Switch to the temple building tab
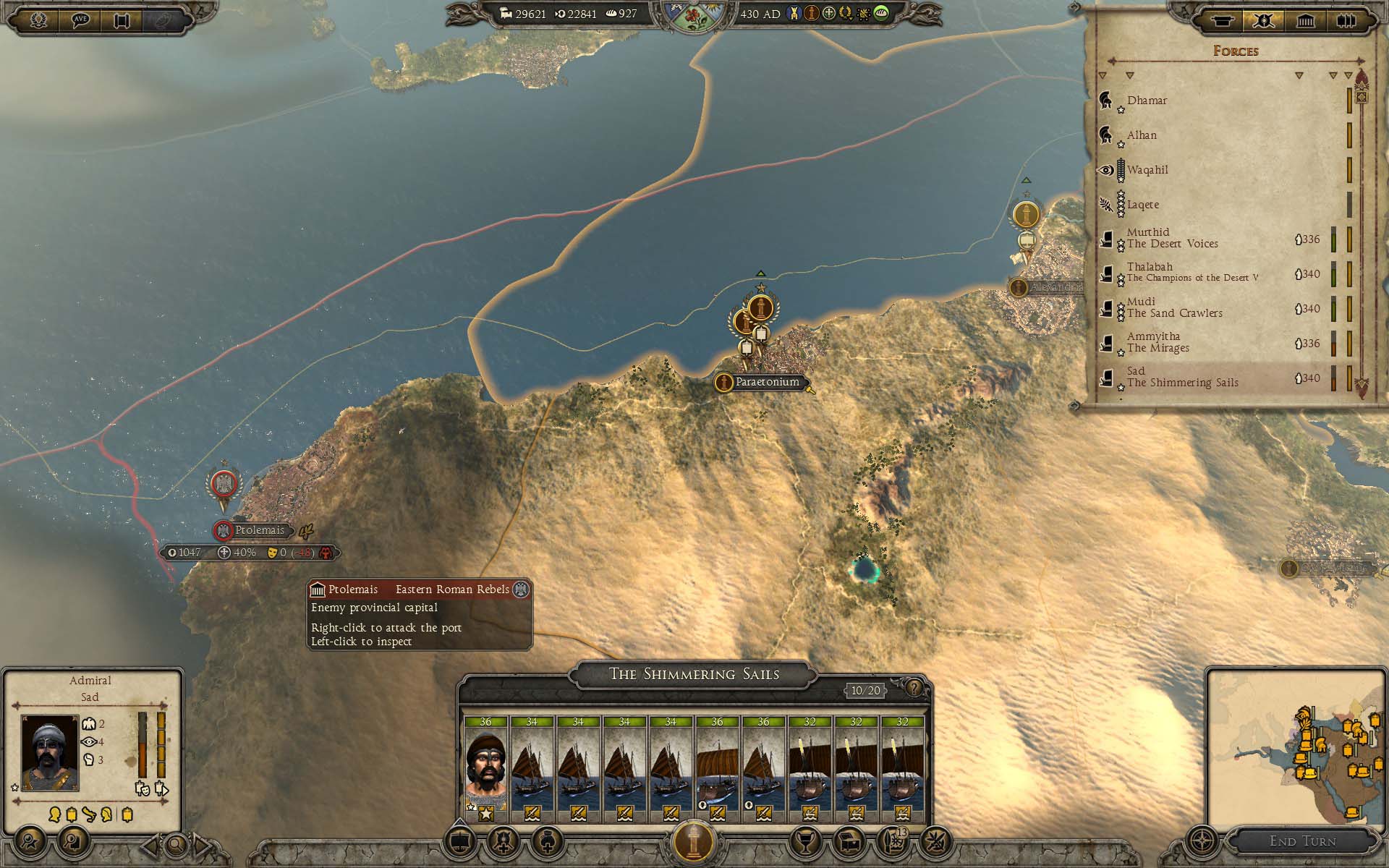The height and width of the screenshot is (868, 1389). click(1305, 20)
